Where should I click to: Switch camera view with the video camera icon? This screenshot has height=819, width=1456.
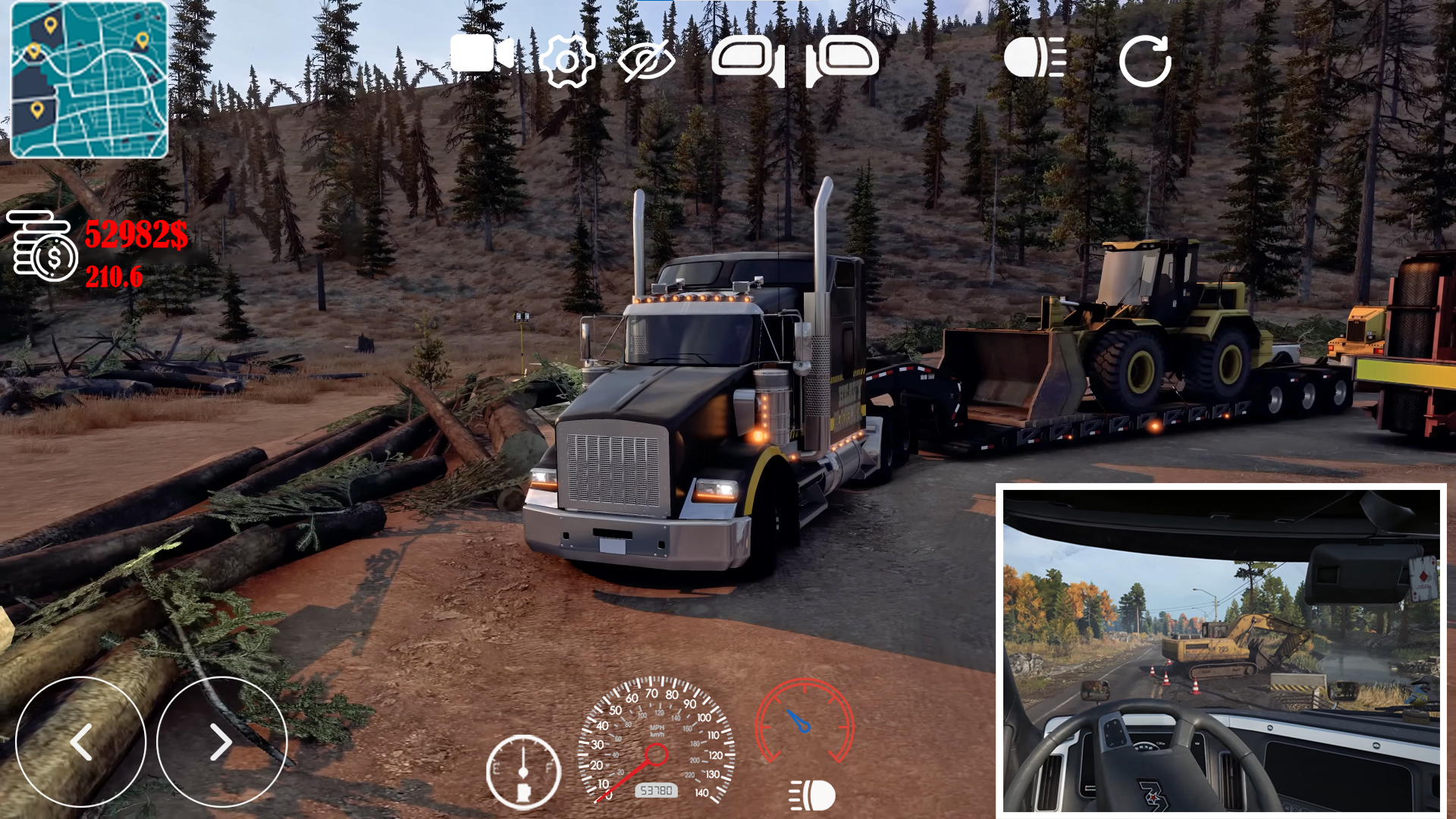(481, 55)
